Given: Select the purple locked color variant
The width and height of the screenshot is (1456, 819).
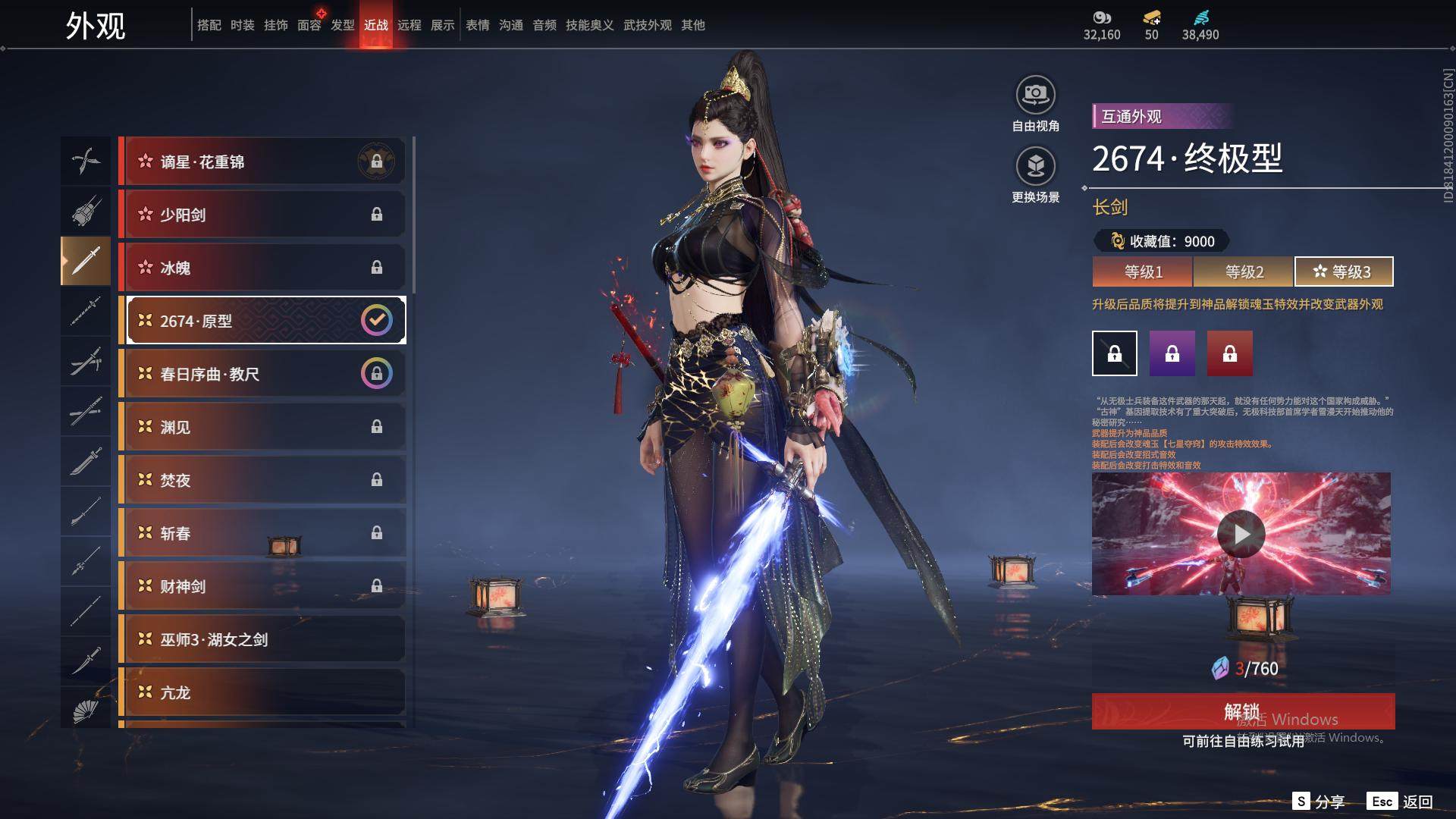Looking at the screenshot, I should 1172,353.
